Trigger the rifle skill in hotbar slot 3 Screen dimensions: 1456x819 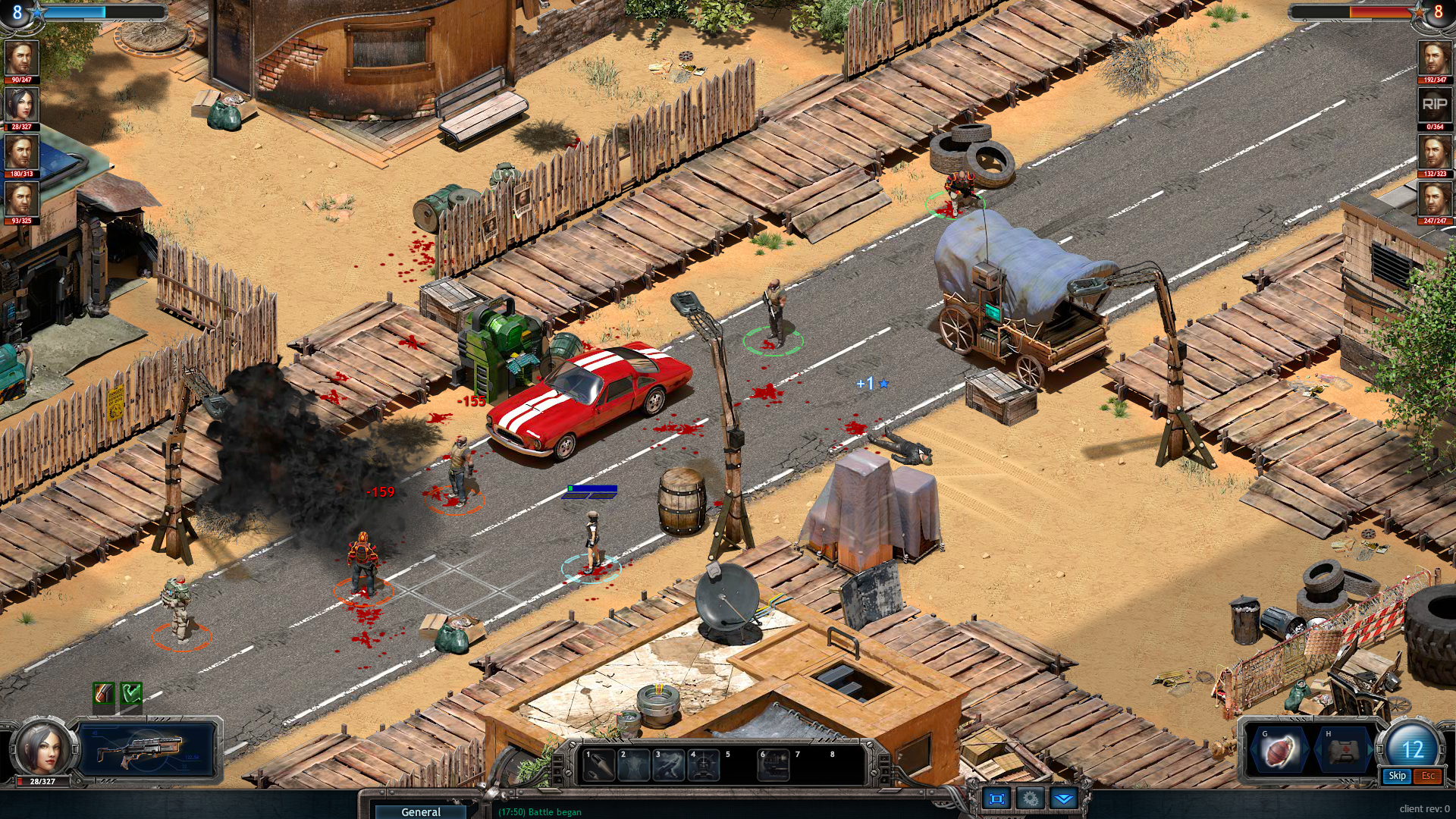(x=667, y=764)
